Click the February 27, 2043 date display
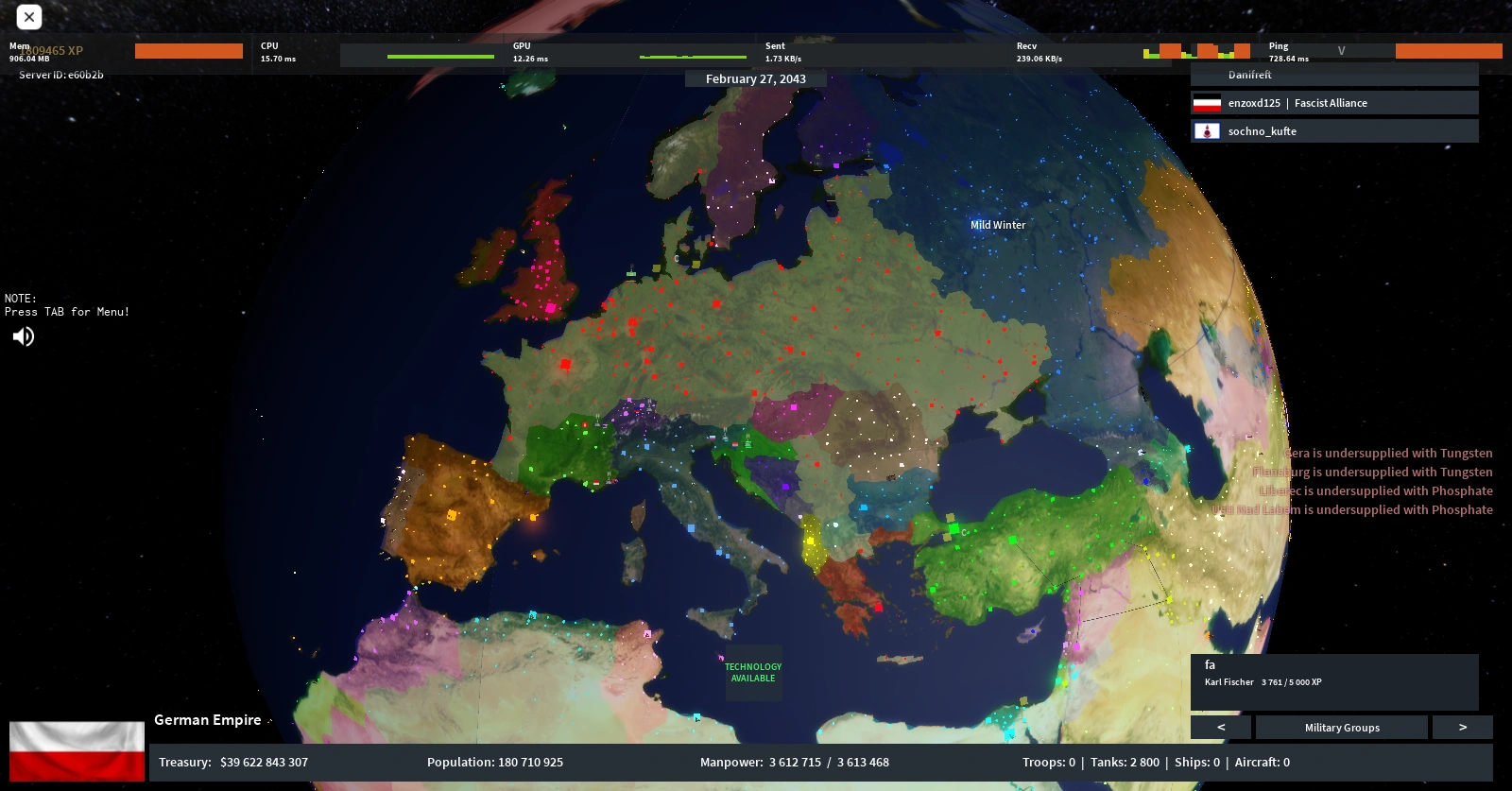 (755, 78)
